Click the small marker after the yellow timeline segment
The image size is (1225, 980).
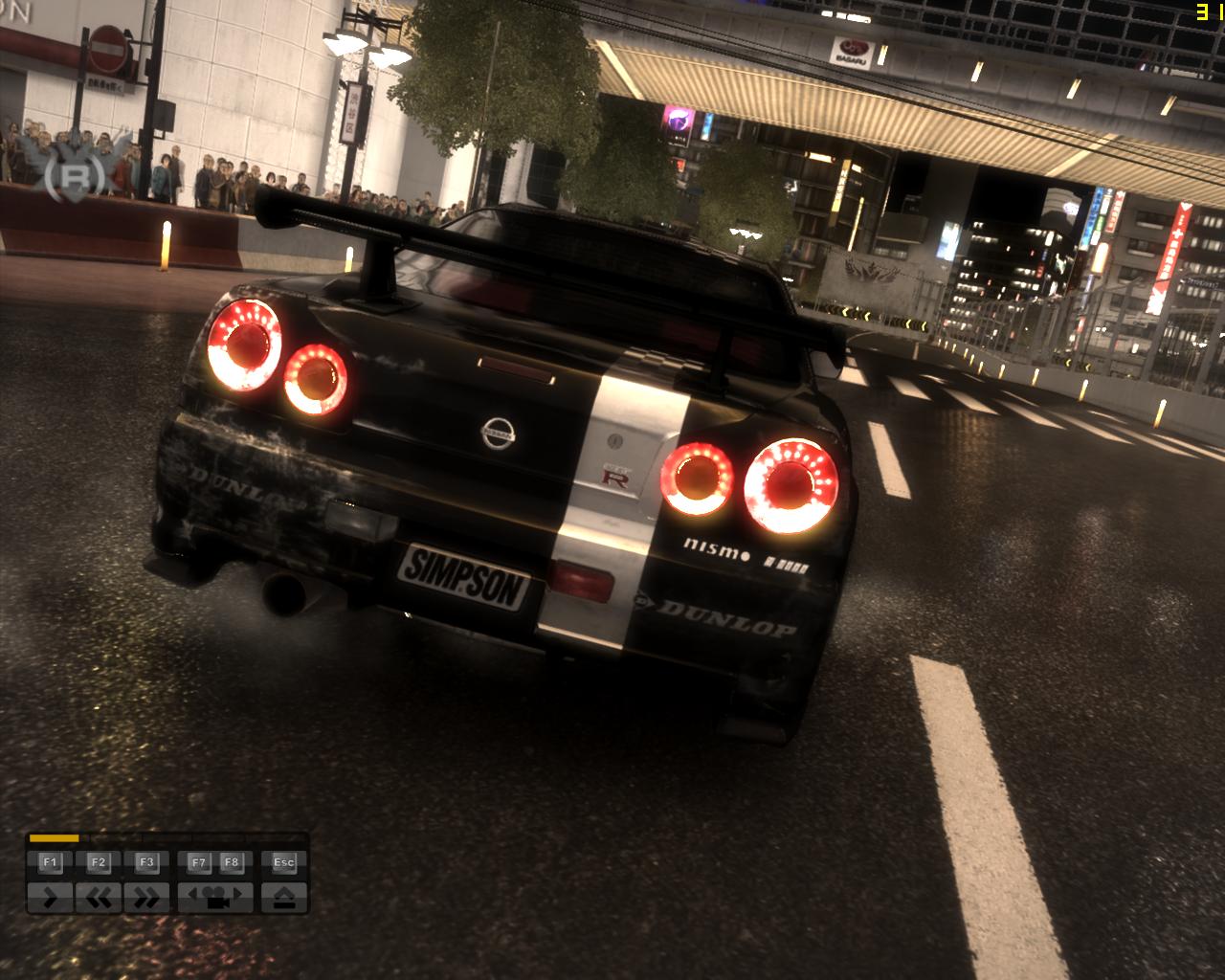[x=86, y=838]
